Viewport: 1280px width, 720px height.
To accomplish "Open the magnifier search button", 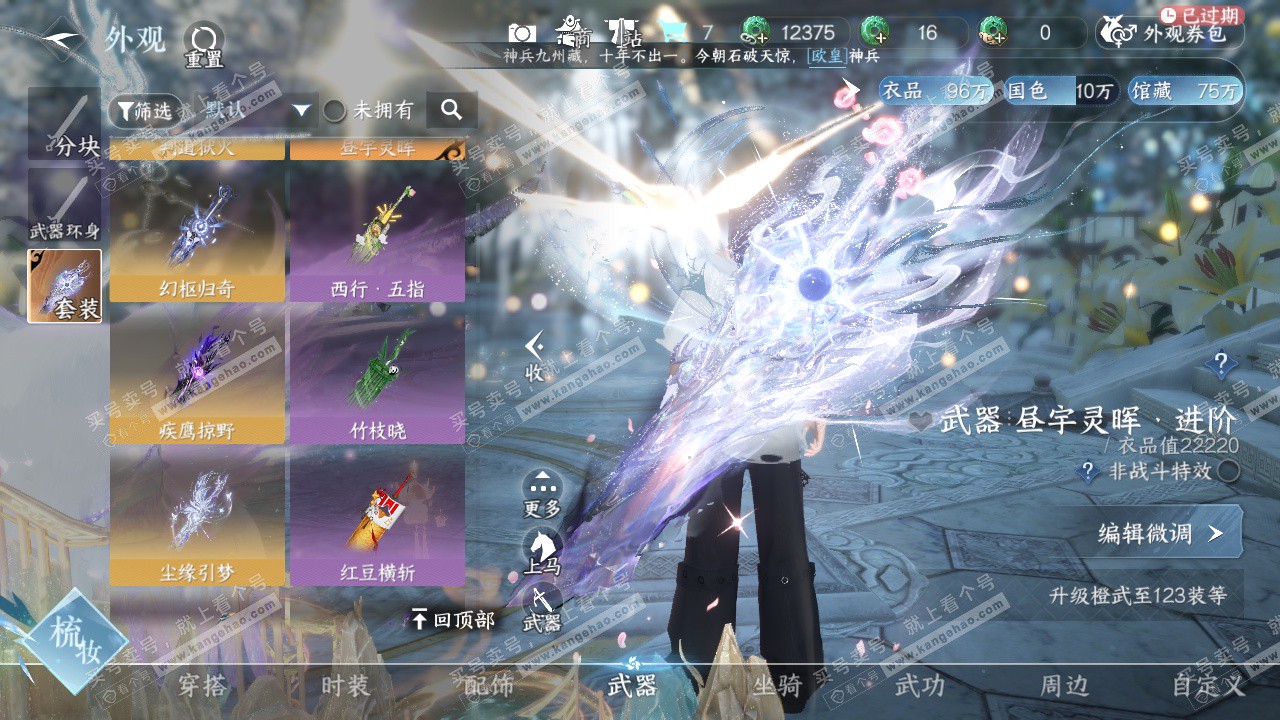I will coord(451,110).
